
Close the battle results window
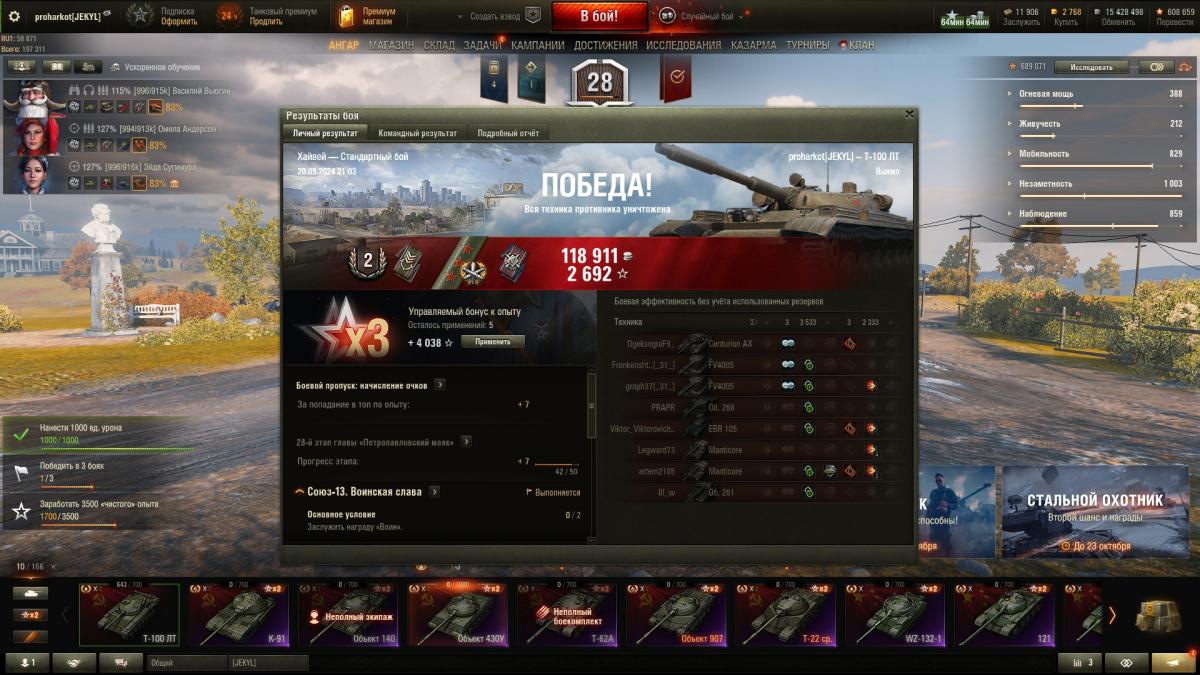pos(908,114)
